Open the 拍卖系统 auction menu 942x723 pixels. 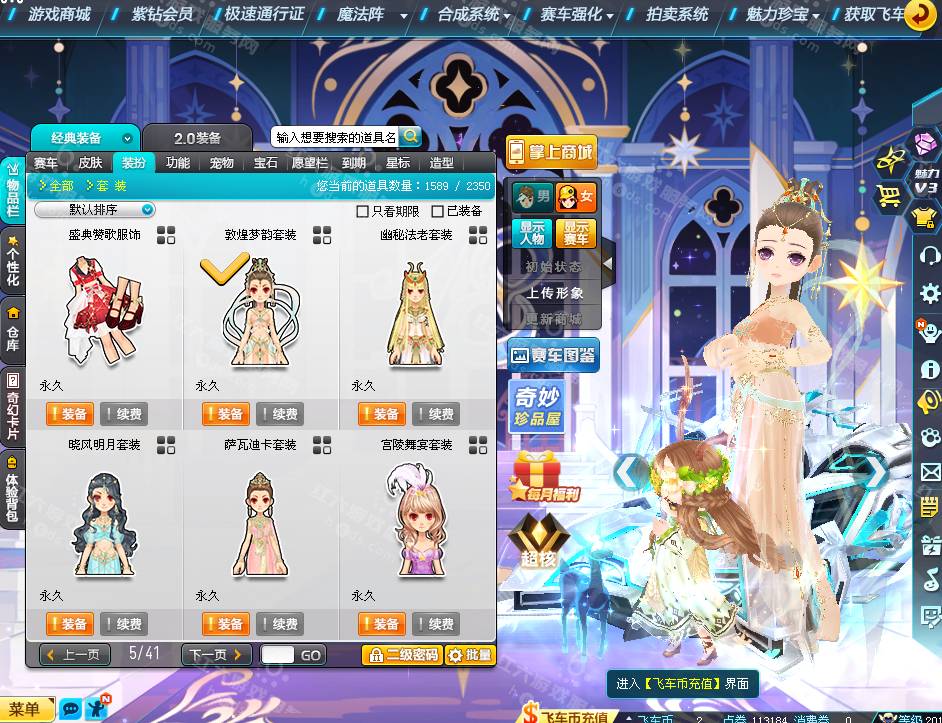pos(677,14)
